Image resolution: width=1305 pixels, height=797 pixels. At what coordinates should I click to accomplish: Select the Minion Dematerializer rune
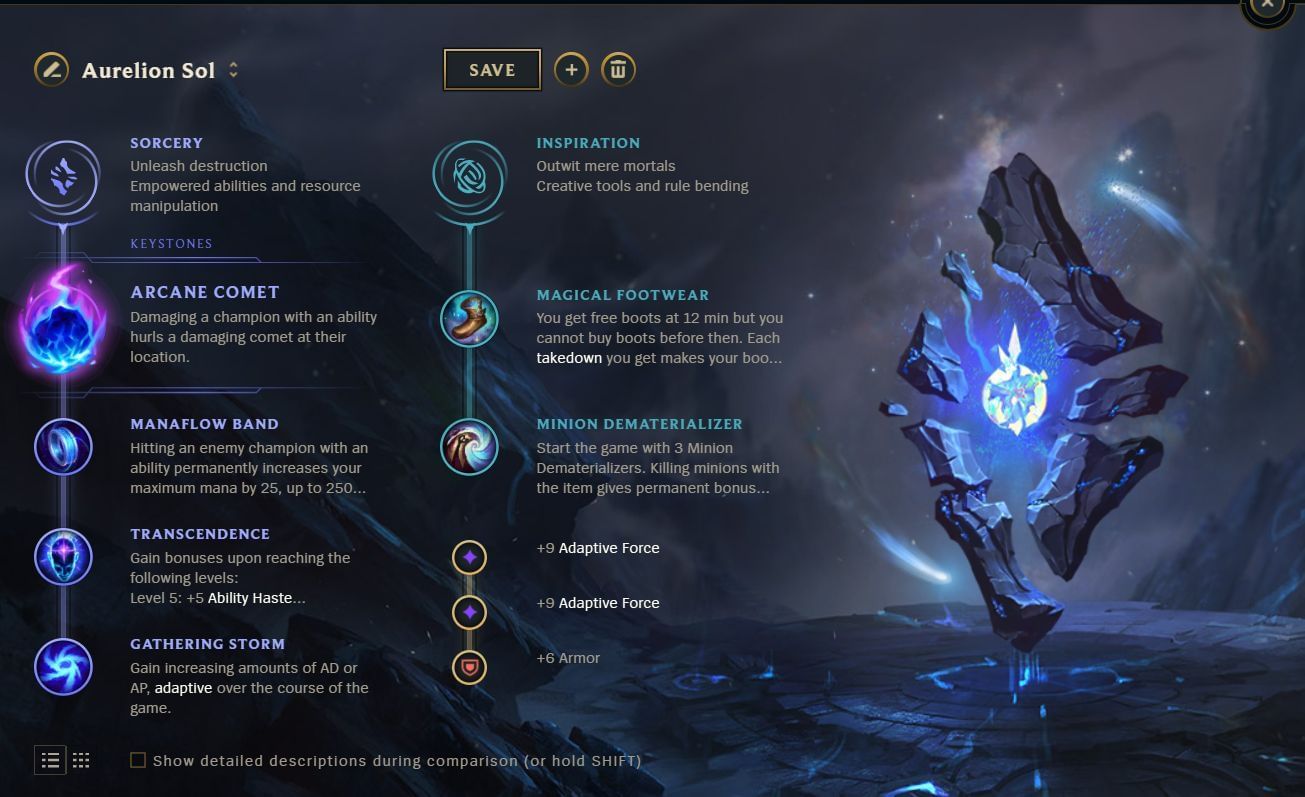[469, 447]
